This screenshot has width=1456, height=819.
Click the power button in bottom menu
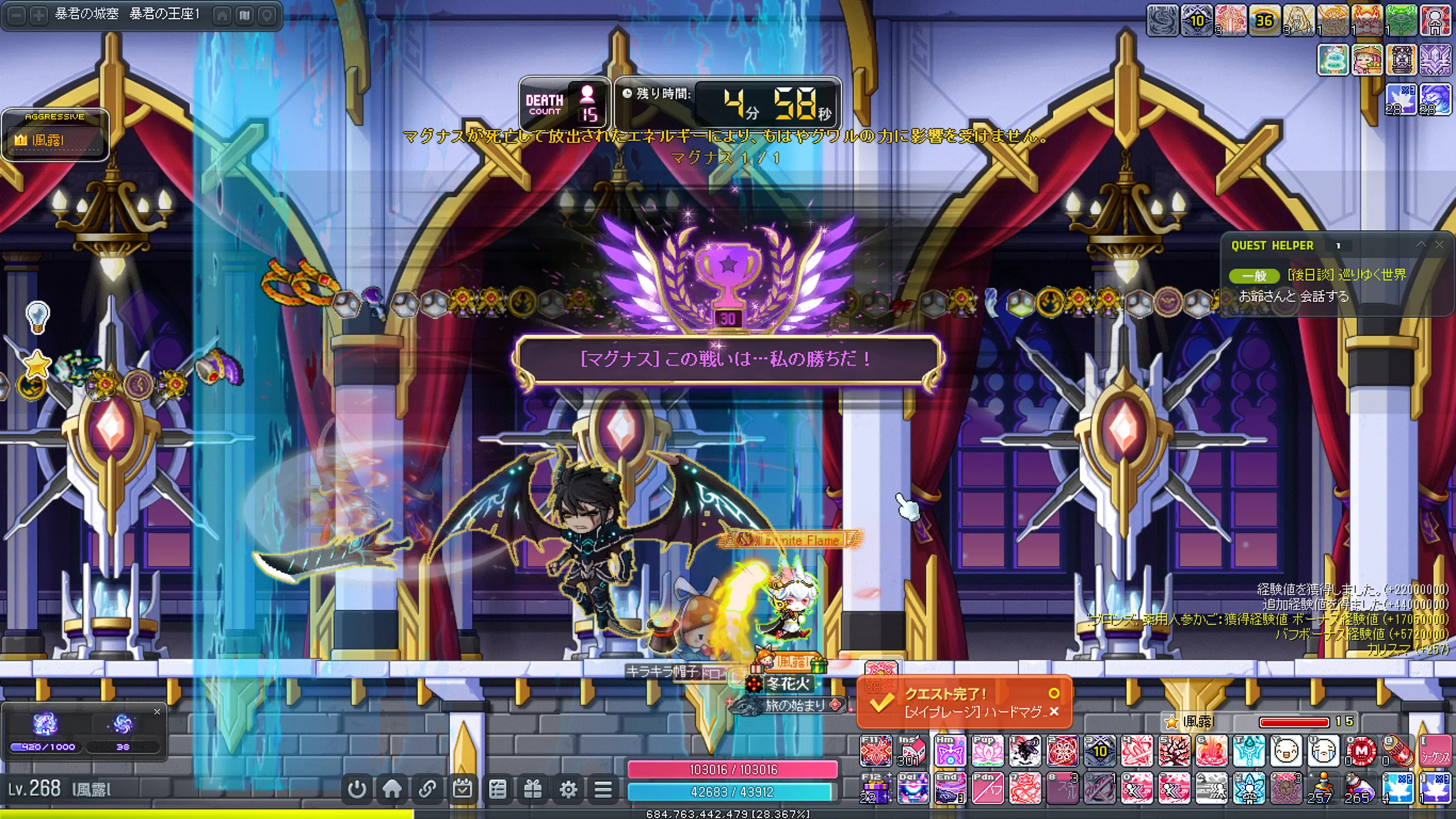pos(357,789)
